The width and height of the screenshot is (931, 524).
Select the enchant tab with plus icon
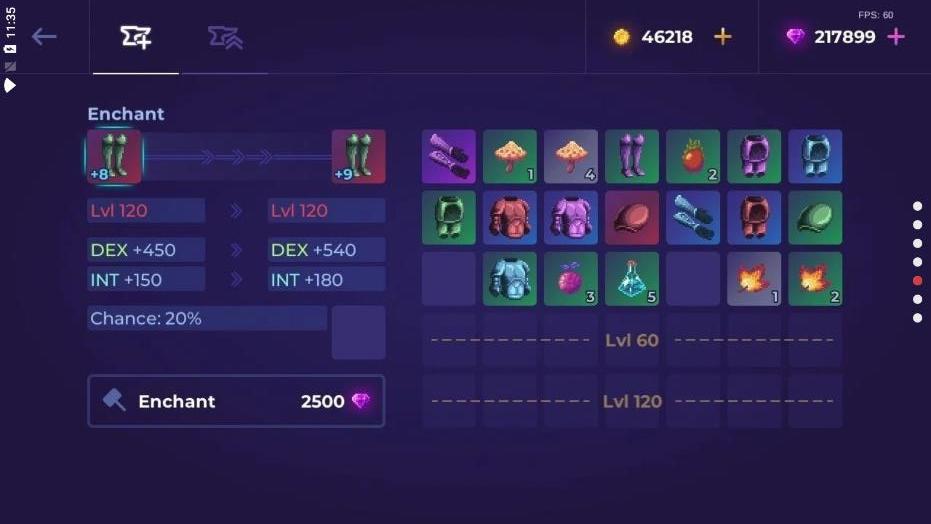point(136,38)
